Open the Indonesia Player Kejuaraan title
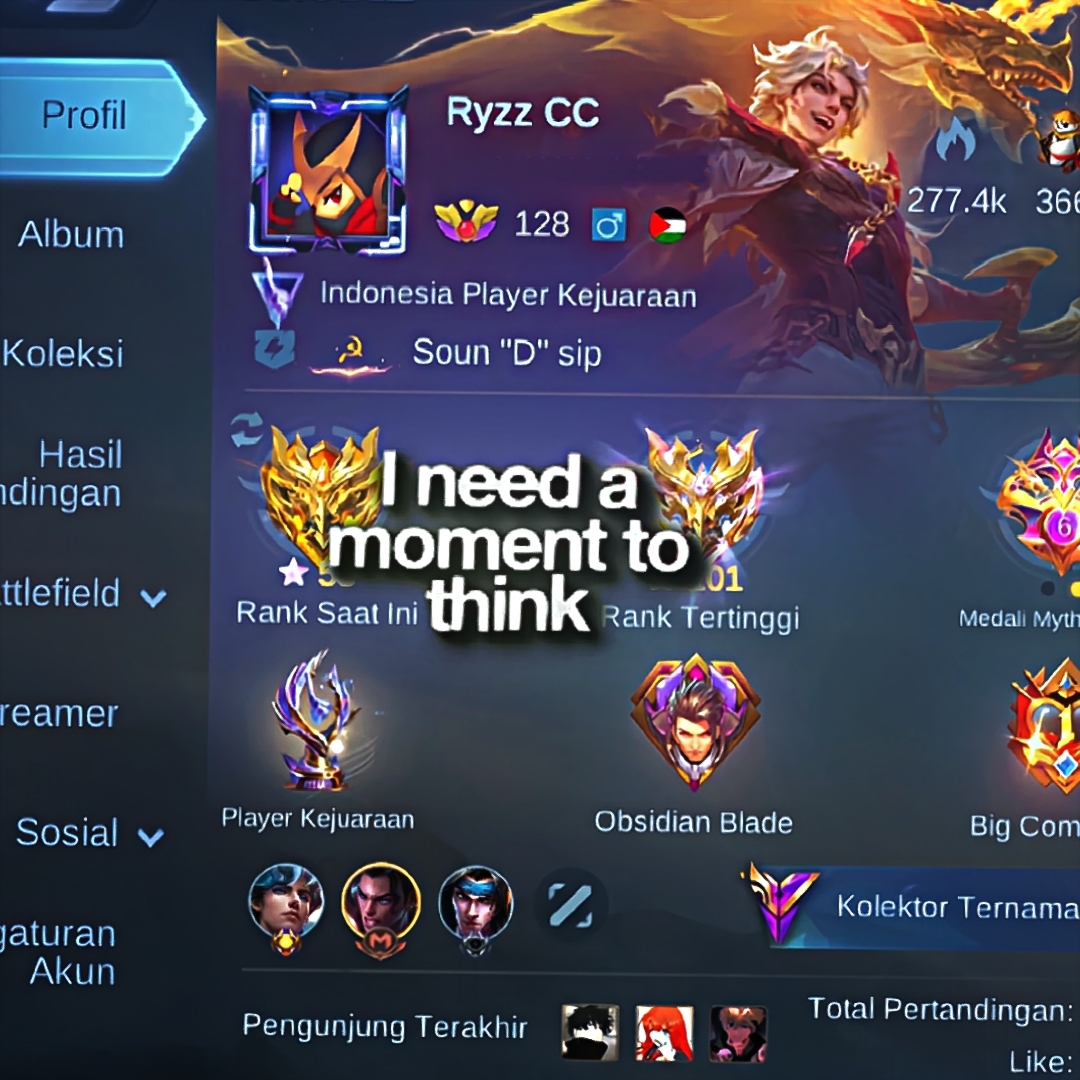The width and height of the screenshot is (1080, 1080). tap(507, 295)
